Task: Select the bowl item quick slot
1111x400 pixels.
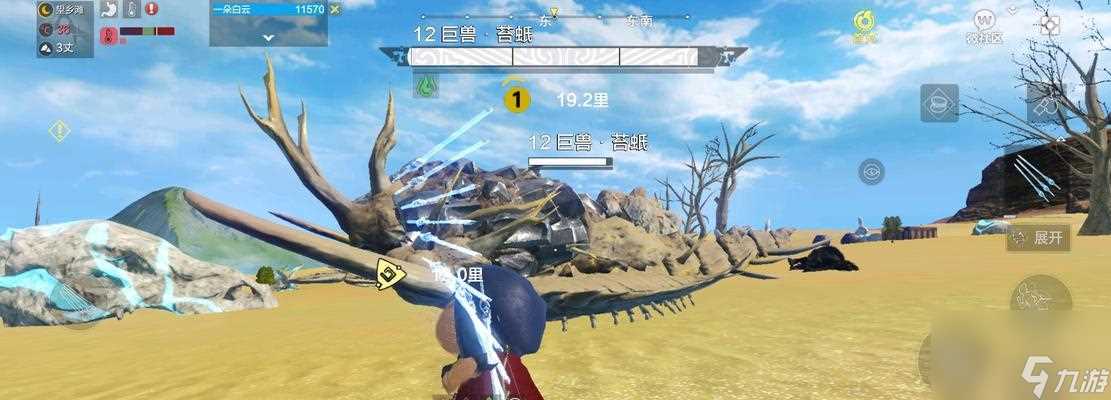Action: click(x=939, y=103)
